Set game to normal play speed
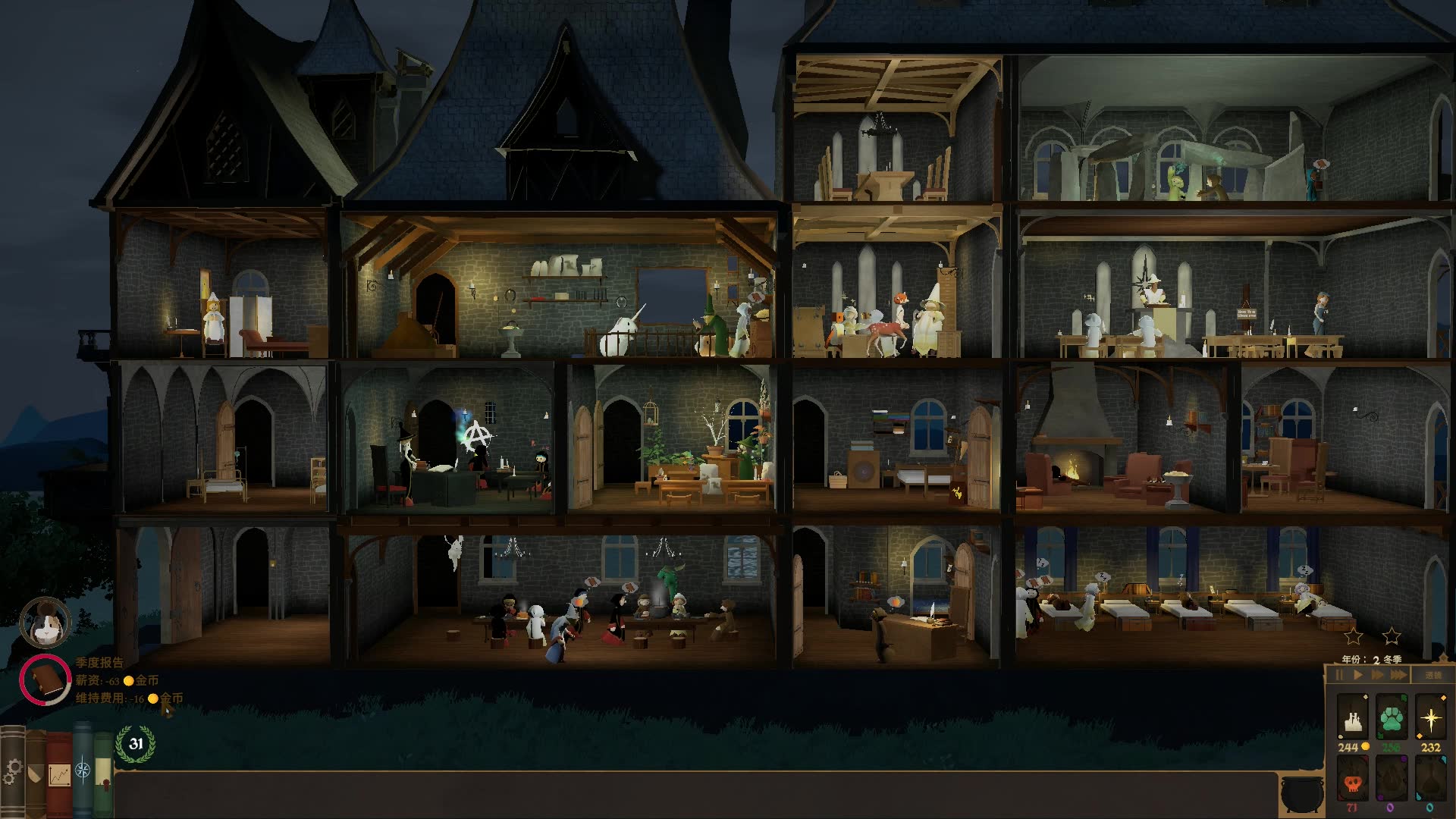This screenshot has width=1456, height=819. click(1358, 675)
